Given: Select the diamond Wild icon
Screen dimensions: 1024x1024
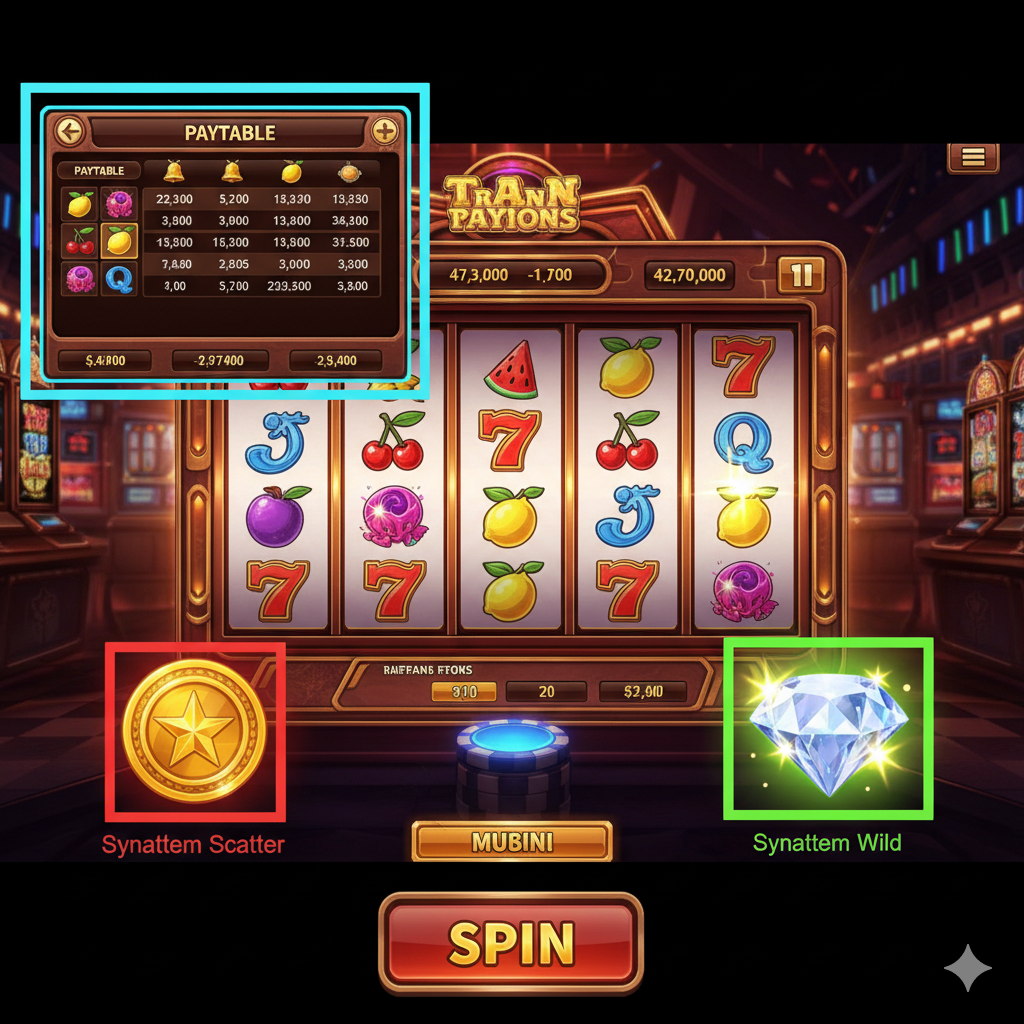Looking at the screenshot, I should (828, 725).
